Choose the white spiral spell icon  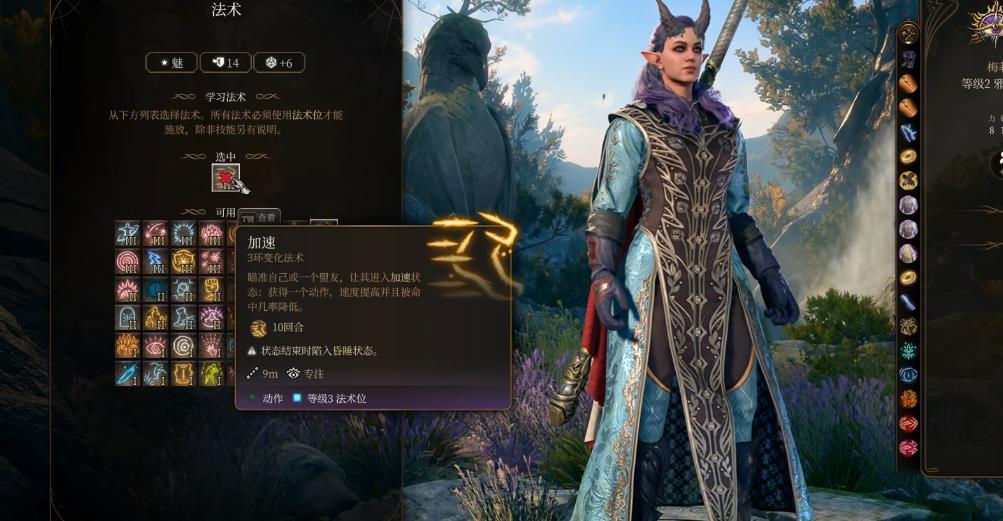183,346
